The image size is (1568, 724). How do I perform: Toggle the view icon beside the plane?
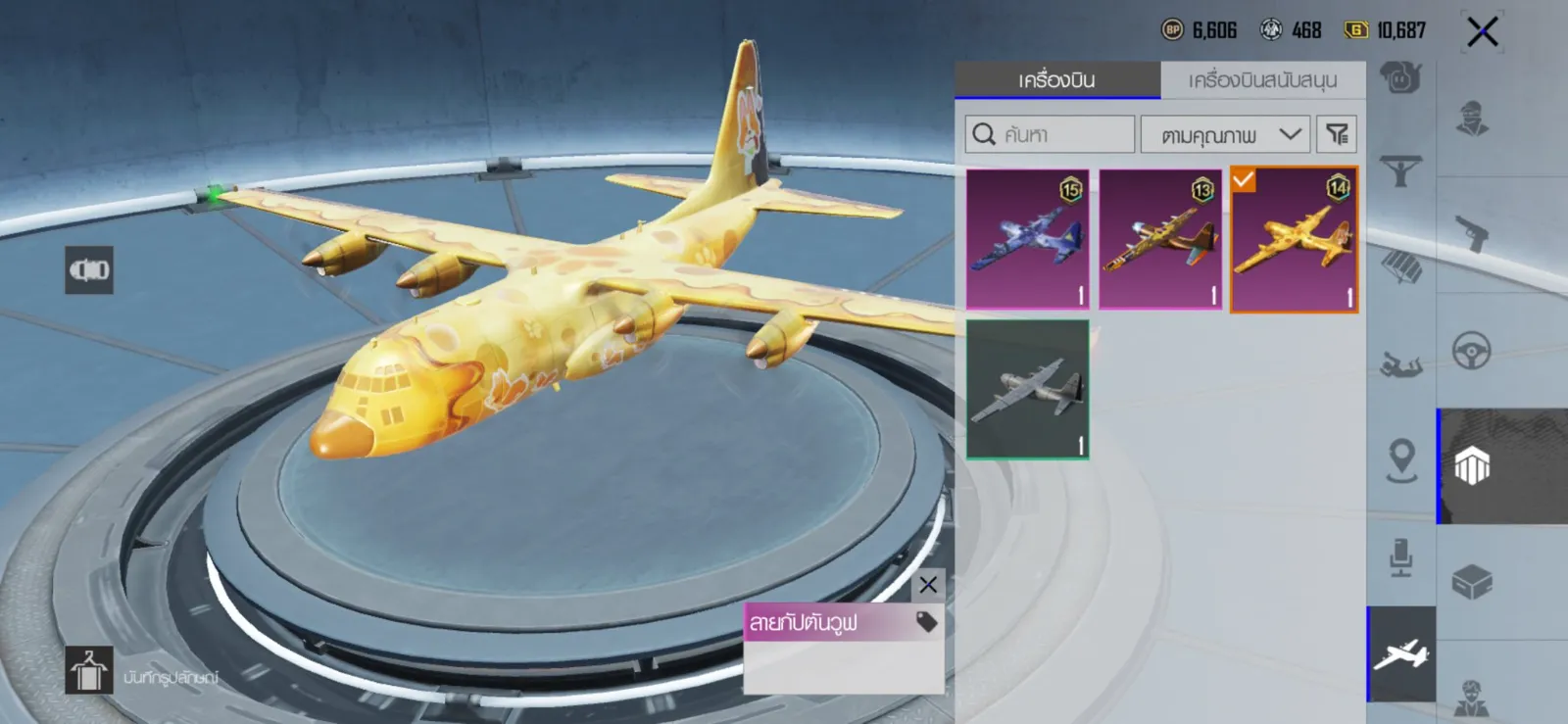89,270
